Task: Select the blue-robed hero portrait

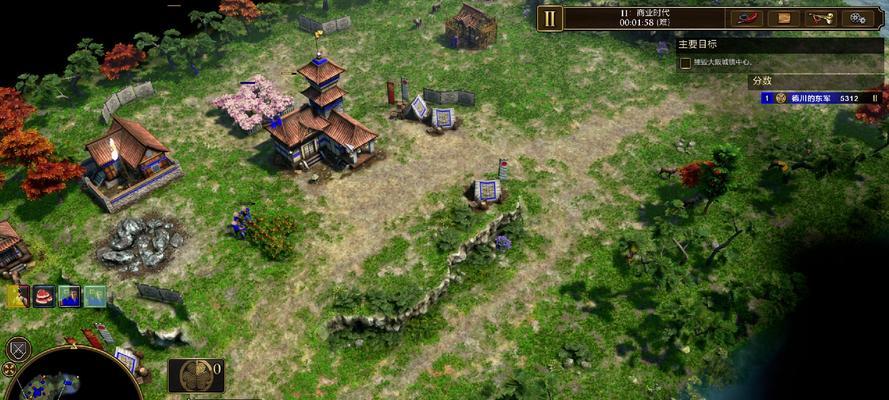Action: (x=69, y=296)
